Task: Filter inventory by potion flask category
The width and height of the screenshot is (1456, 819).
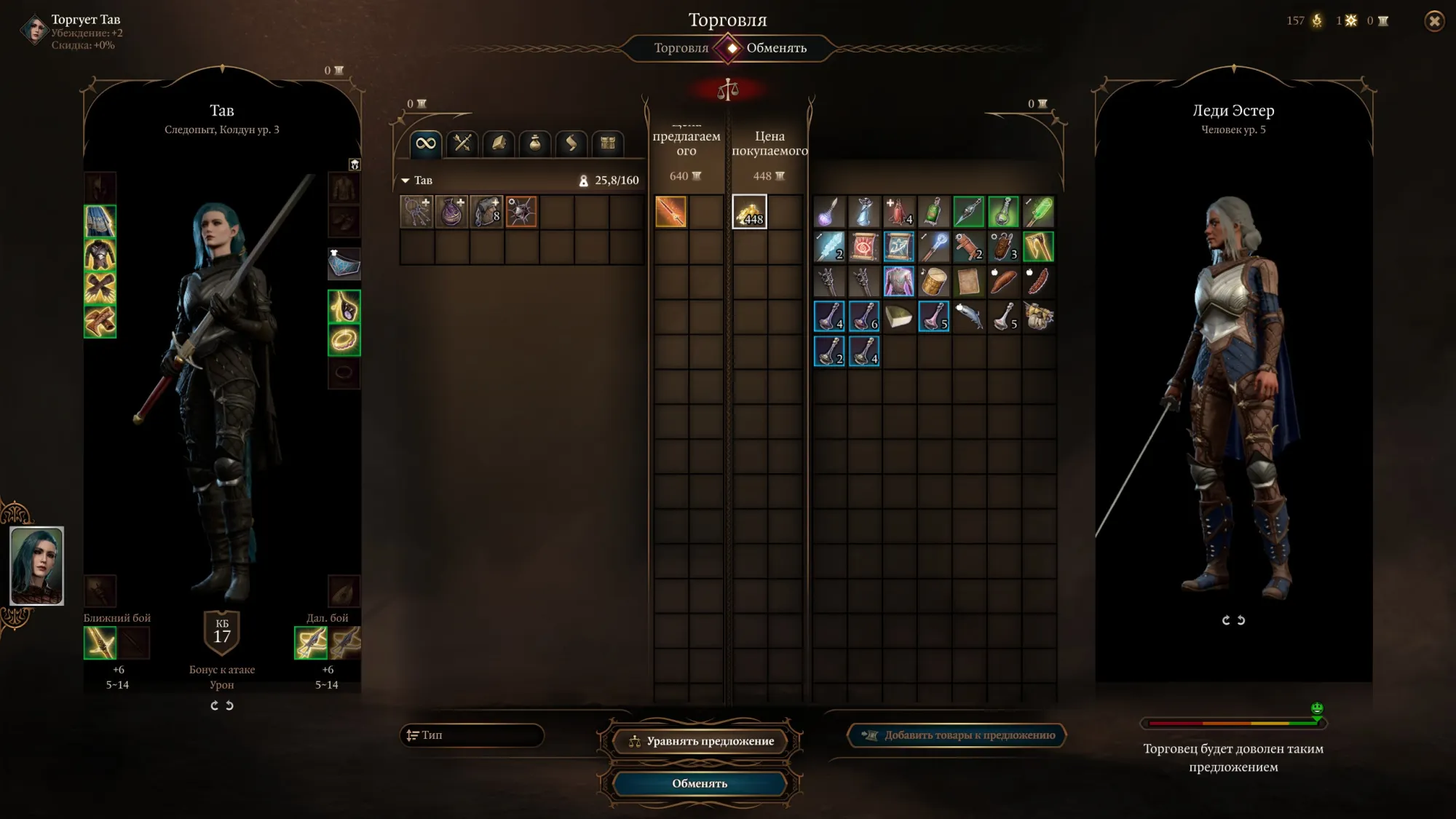Action: tap(535, 143)
